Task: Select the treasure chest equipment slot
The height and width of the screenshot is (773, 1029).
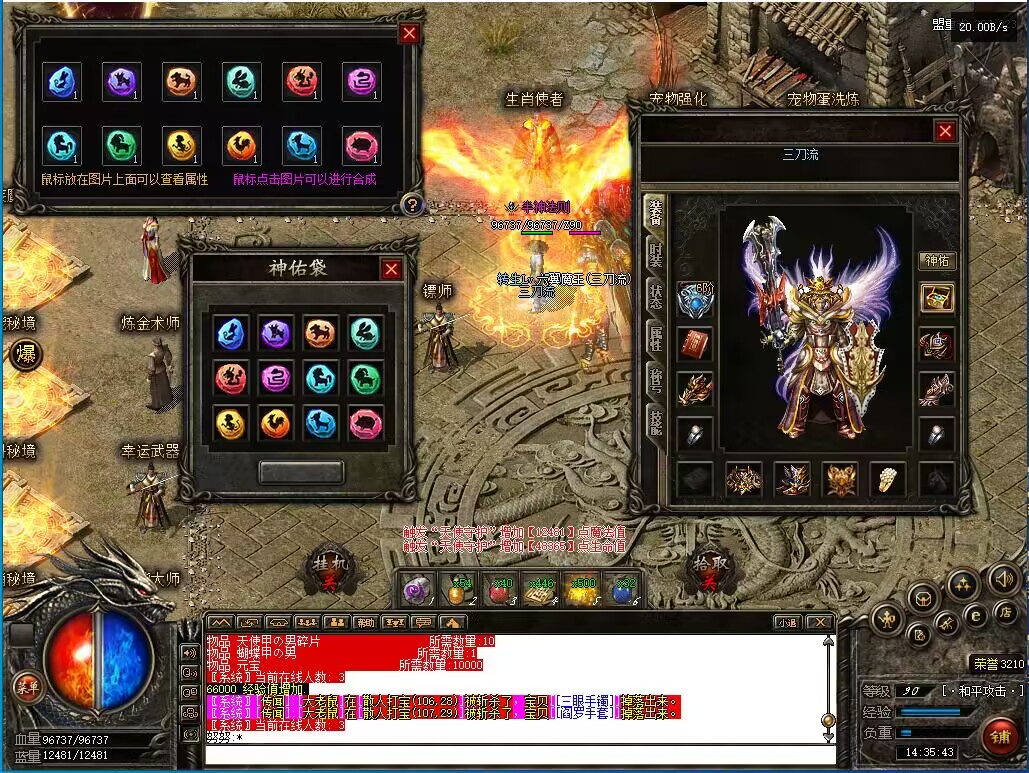Action: click(x=937, y=297)
